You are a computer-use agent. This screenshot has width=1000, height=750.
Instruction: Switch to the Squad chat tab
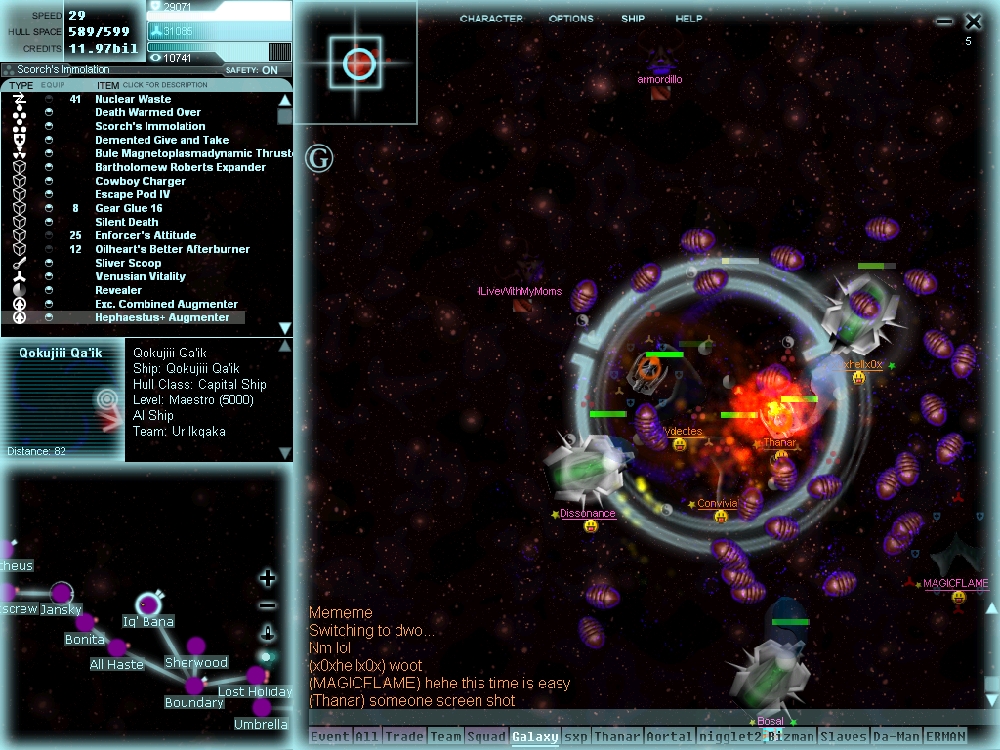(x=486, y=737)
